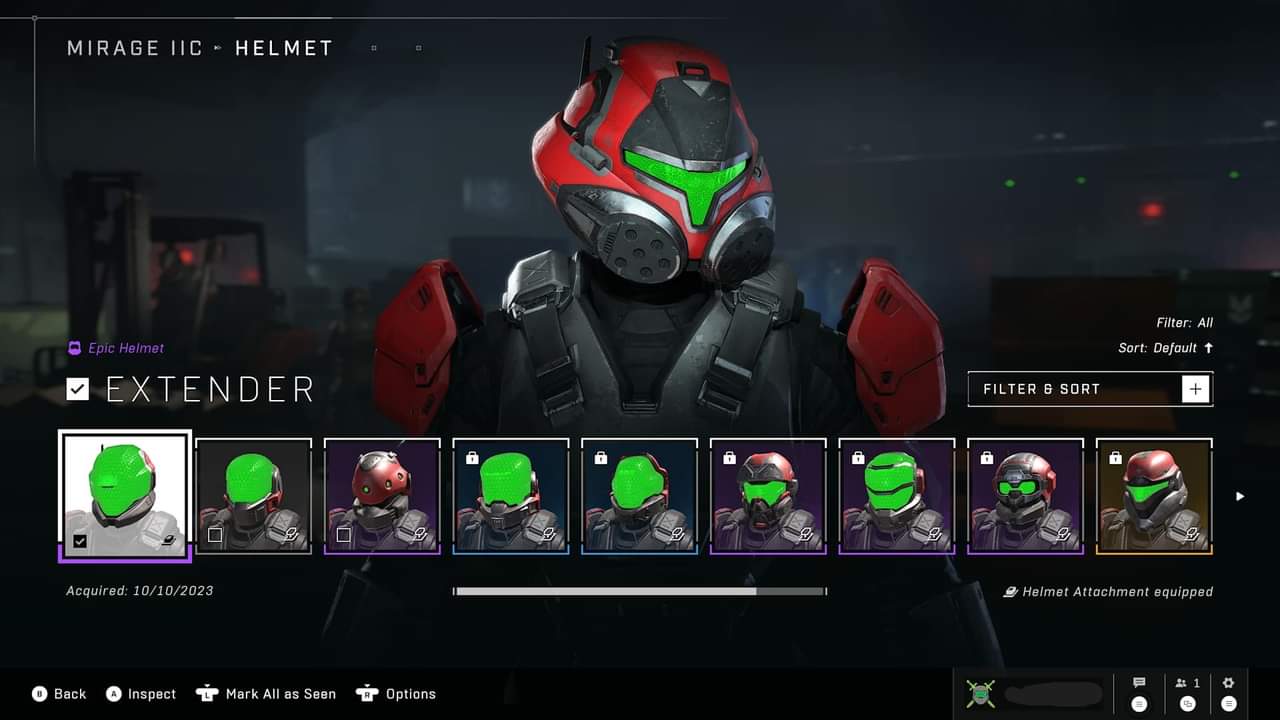Choose the red domed helmet without a visor
The height and width of the screenshot is (720, 1280).
(x=382, y=496)
